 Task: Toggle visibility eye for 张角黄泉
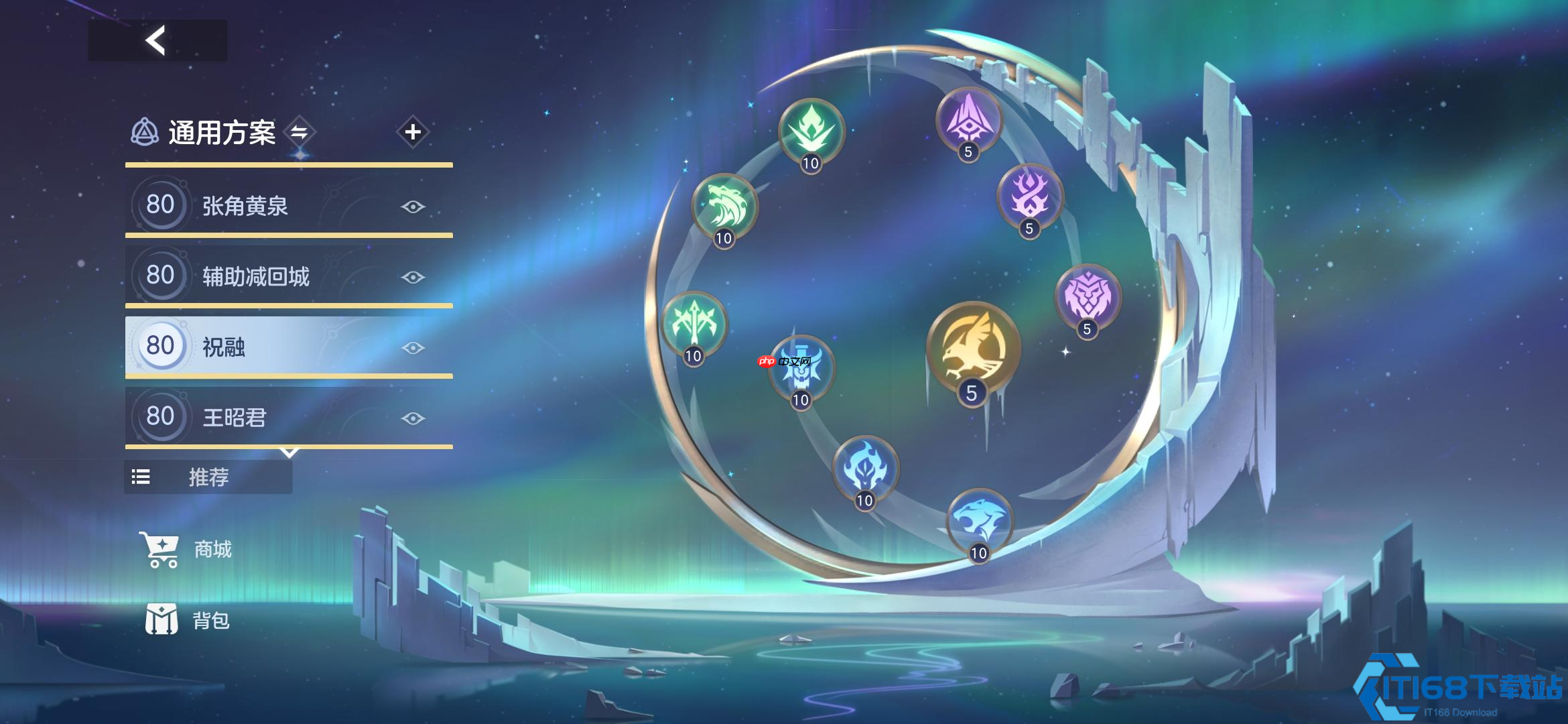point(413,206)
